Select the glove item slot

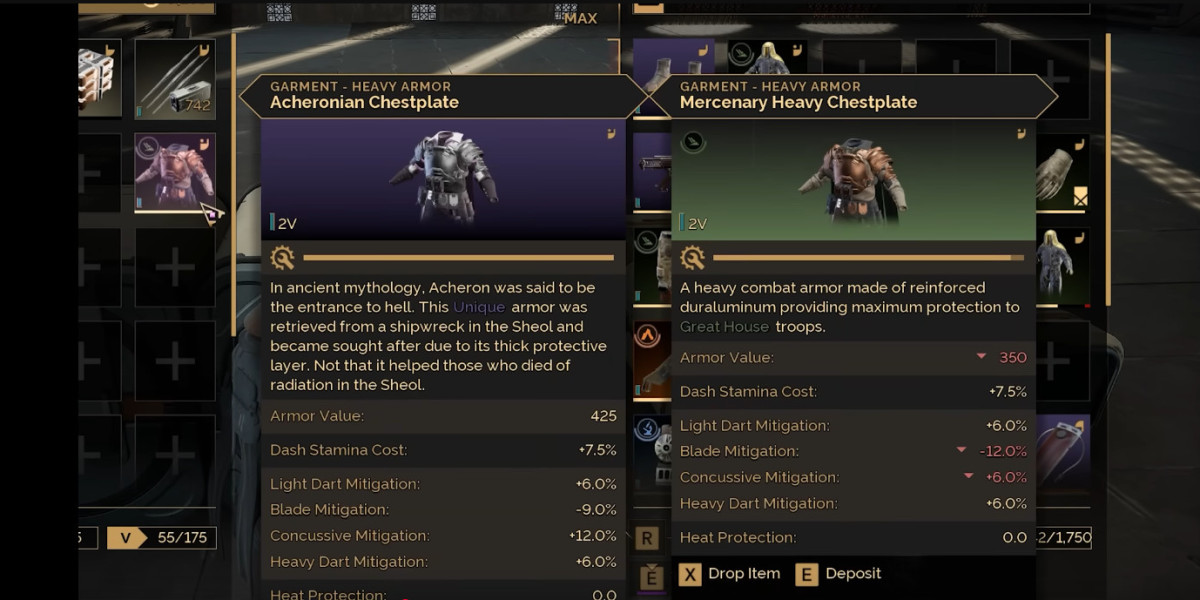pos(1062,172)
